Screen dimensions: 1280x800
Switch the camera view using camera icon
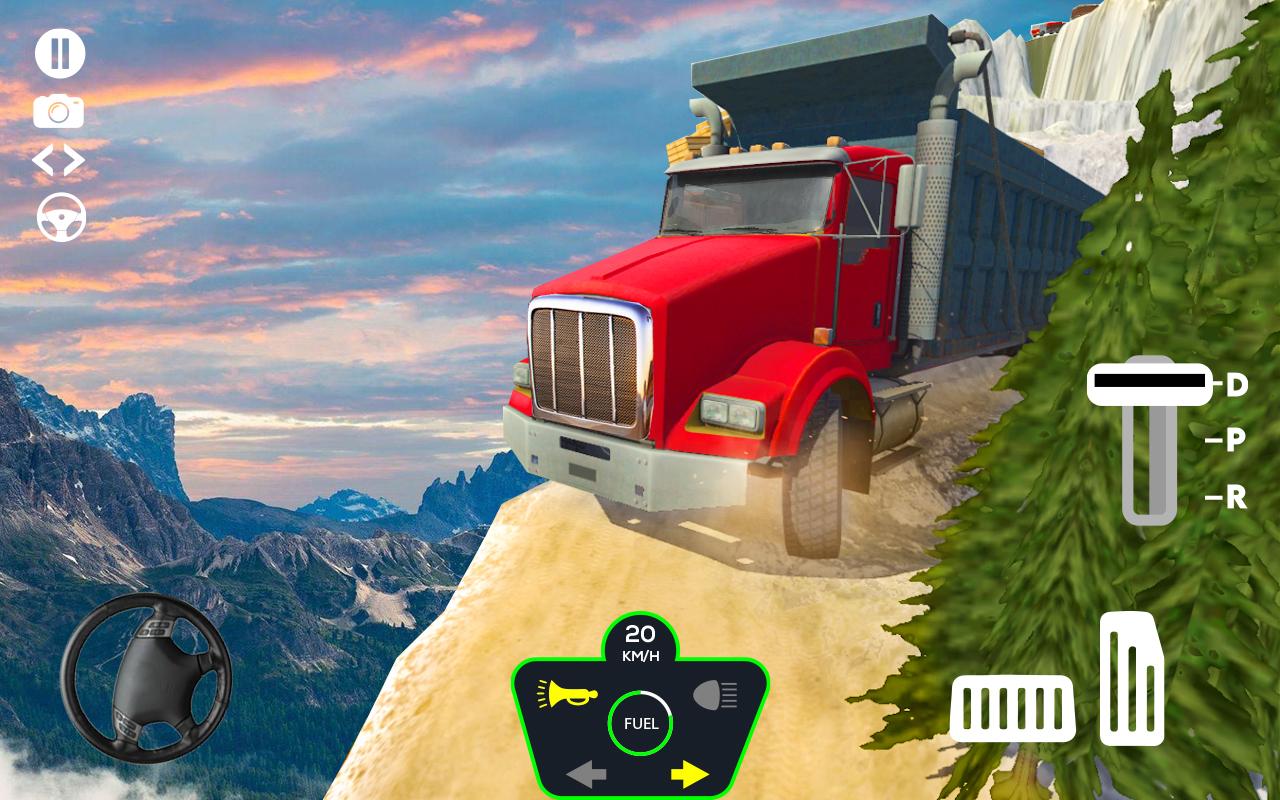click(x=59, y=111)
